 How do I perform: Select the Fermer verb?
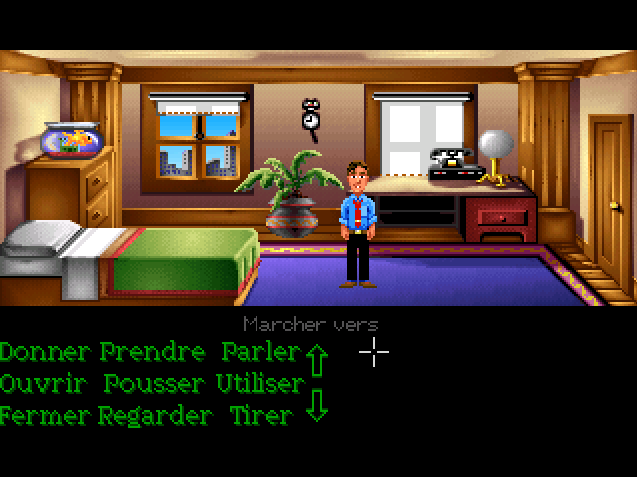coord(44,414)
